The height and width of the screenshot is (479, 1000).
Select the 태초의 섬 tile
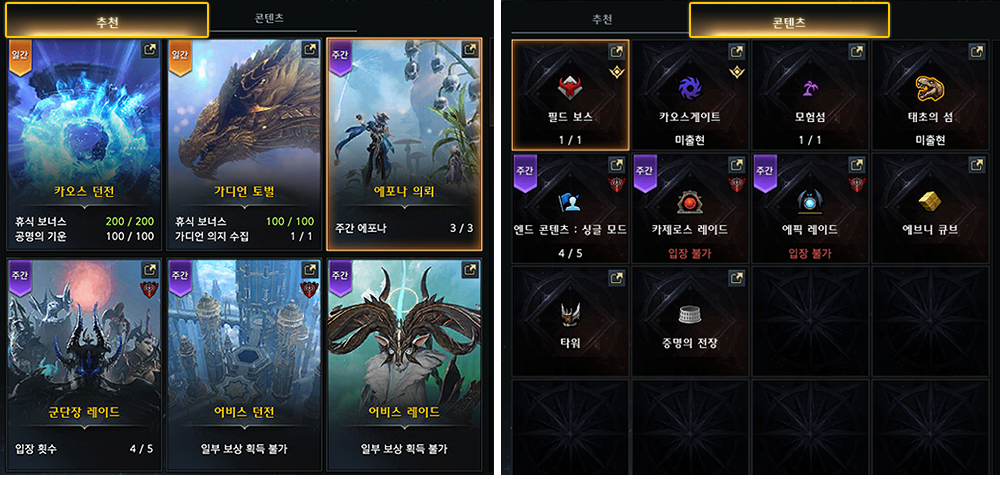pos(932,94)
